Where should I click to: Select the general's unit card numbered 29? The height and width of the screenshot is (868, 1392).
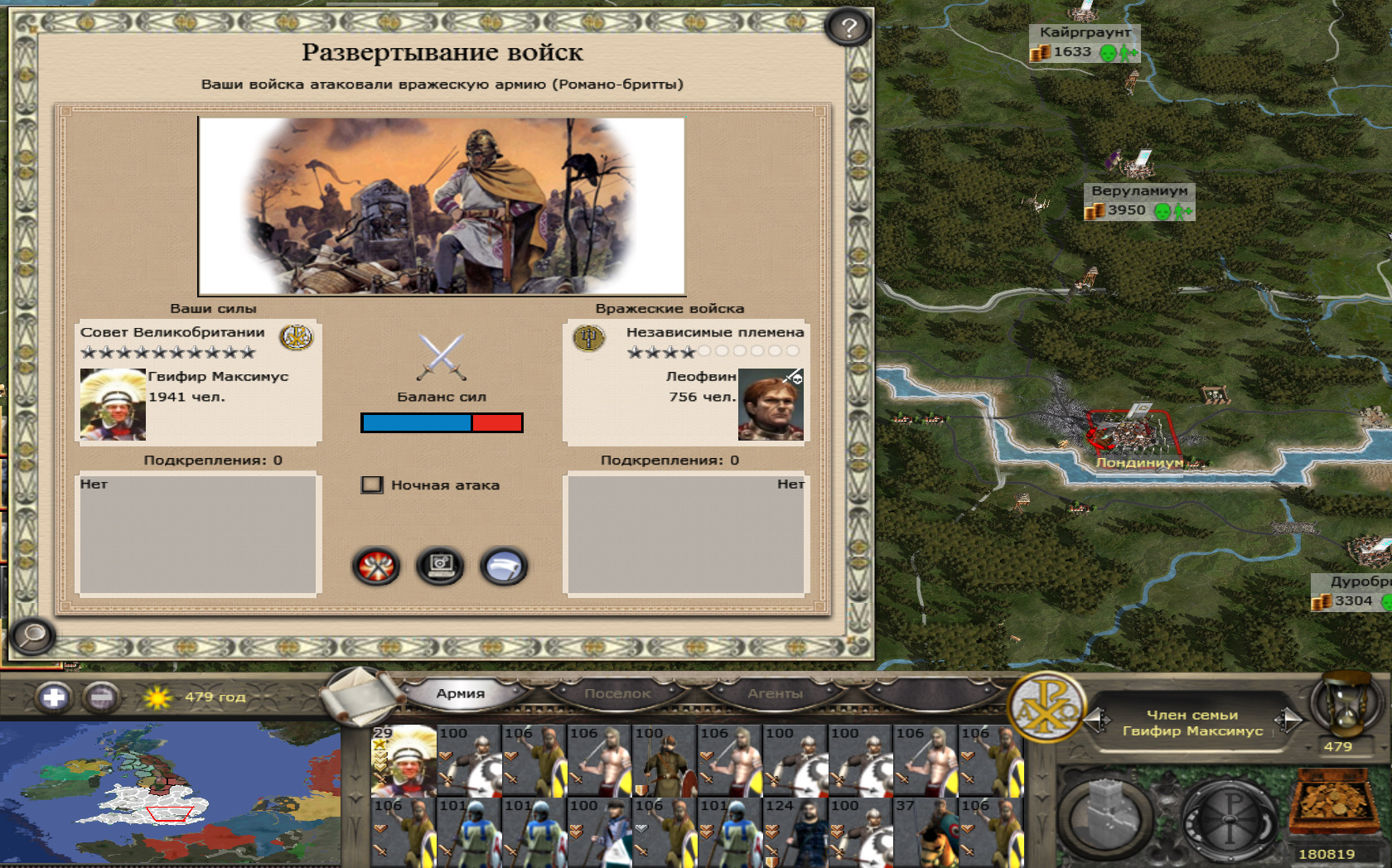[404, 760]
